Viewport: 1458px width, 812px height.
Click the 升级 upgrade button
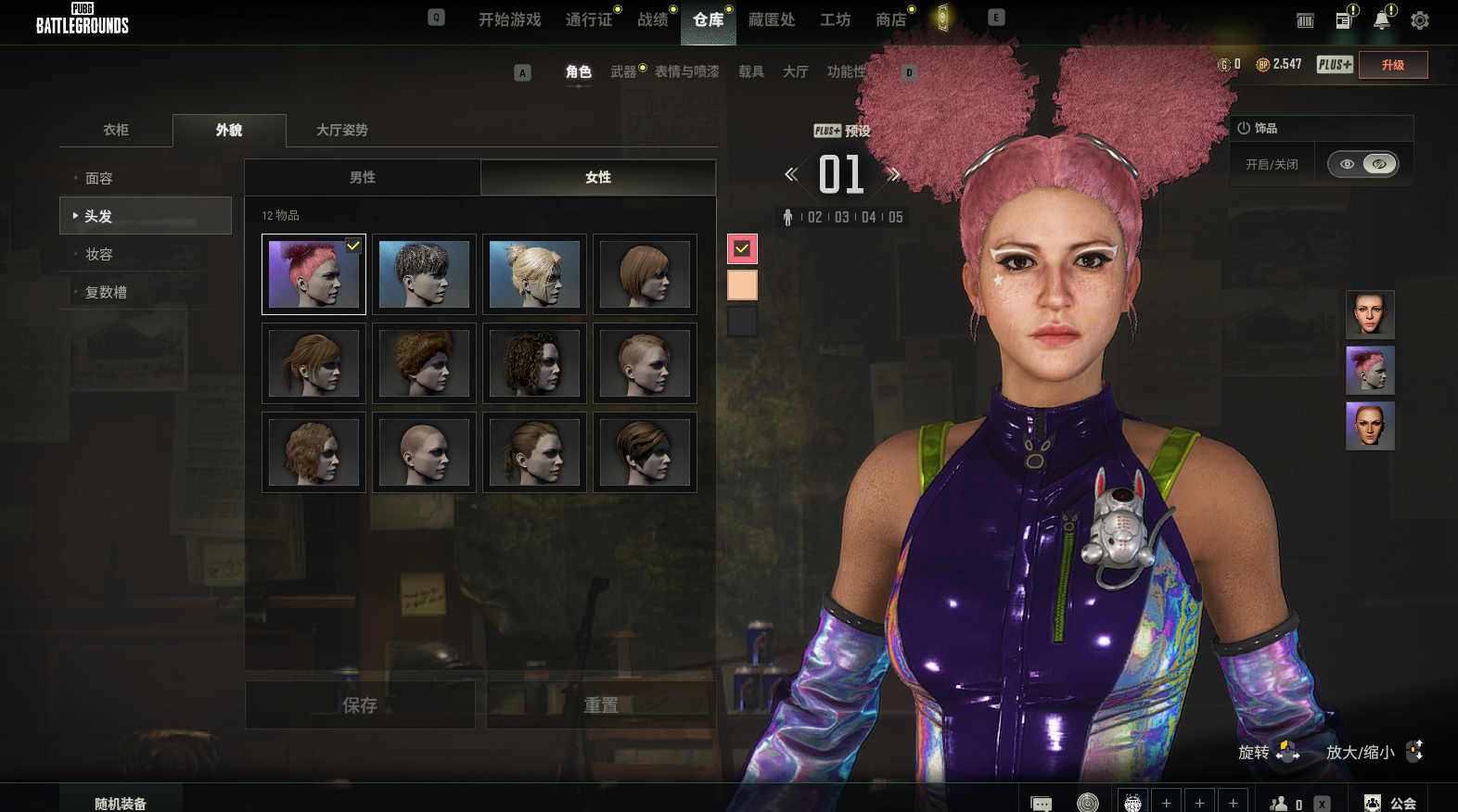coord(1392,65)
